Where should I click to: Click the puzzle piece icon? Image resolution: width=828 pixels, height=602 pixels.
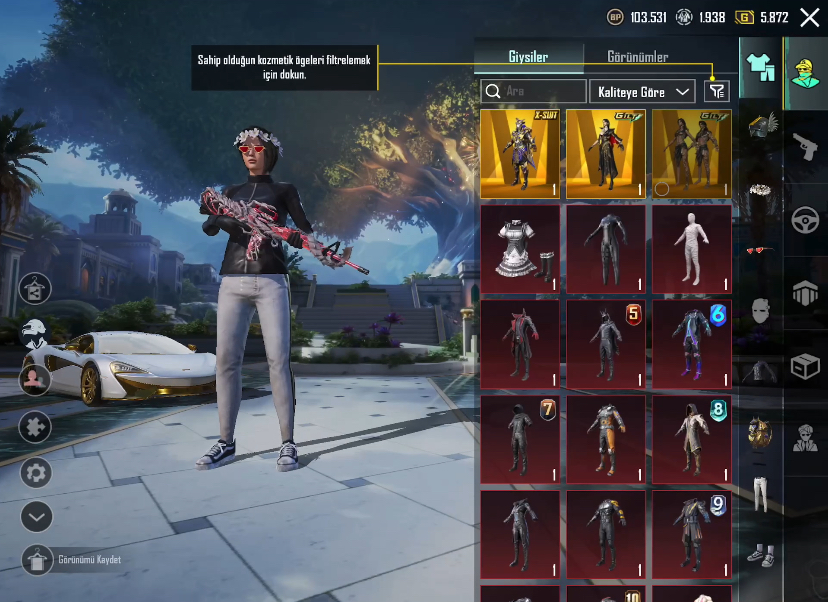pyautogui.click(x=36, y=427)
